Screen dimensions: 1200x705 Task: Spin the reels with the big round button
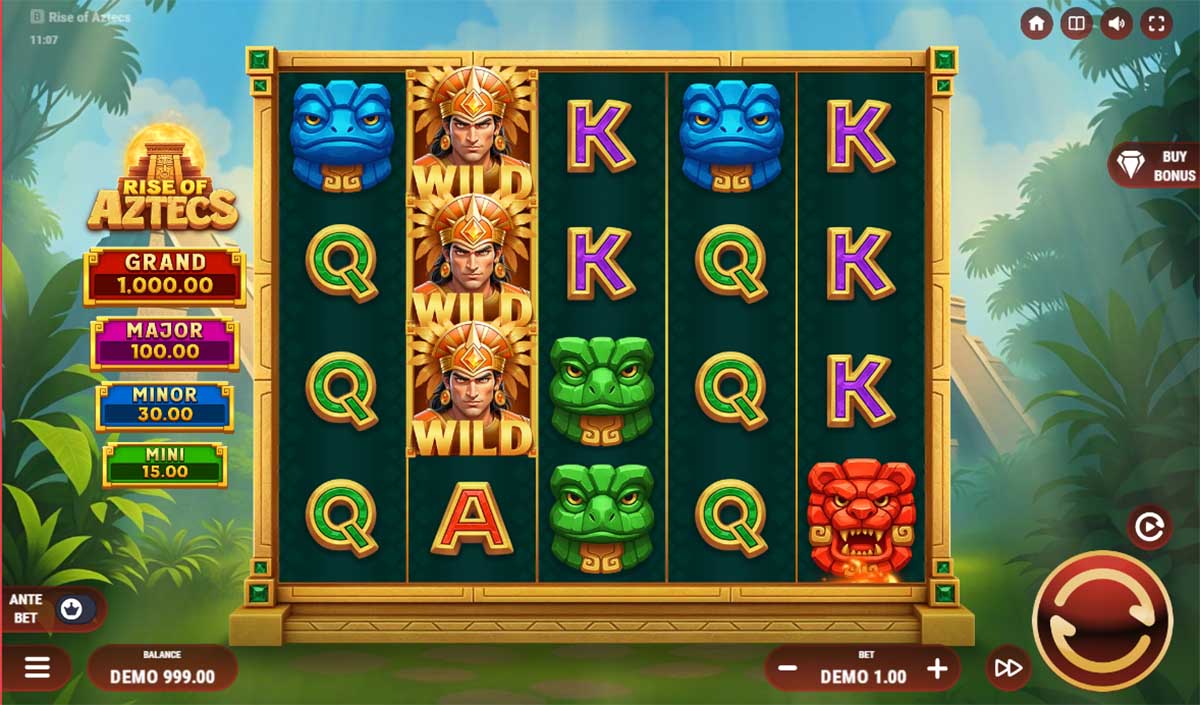point(1101,620)
